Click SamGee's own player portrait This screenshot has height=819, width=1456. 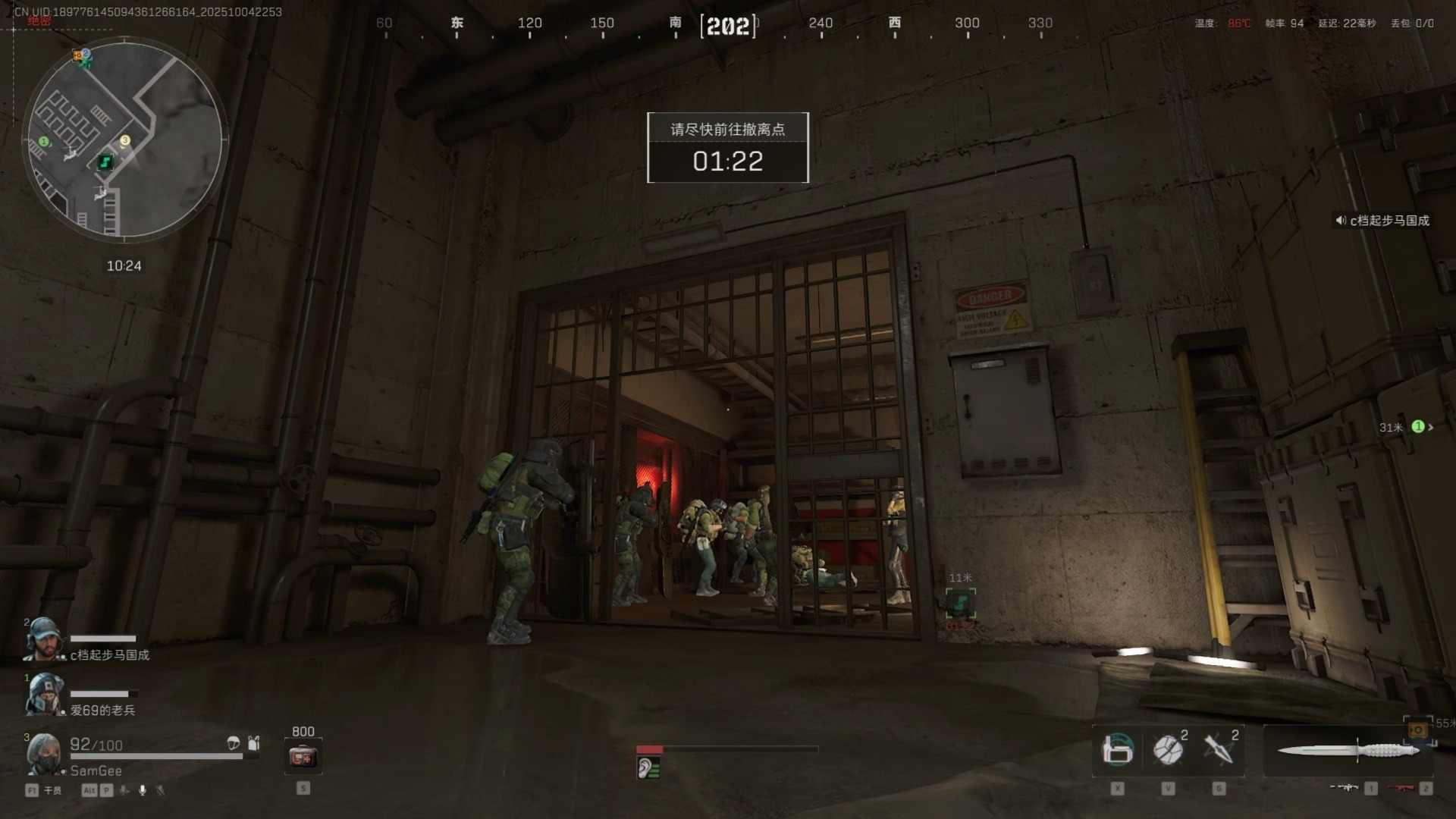tap(43, 754)
